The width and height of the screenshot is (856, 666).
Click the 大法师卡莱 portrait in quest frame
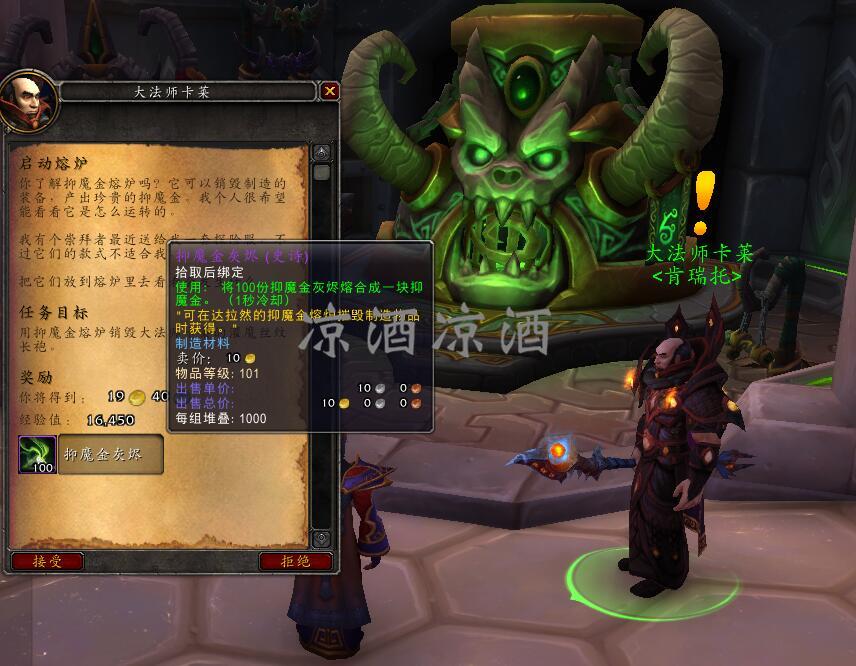[x=25, y=100]
